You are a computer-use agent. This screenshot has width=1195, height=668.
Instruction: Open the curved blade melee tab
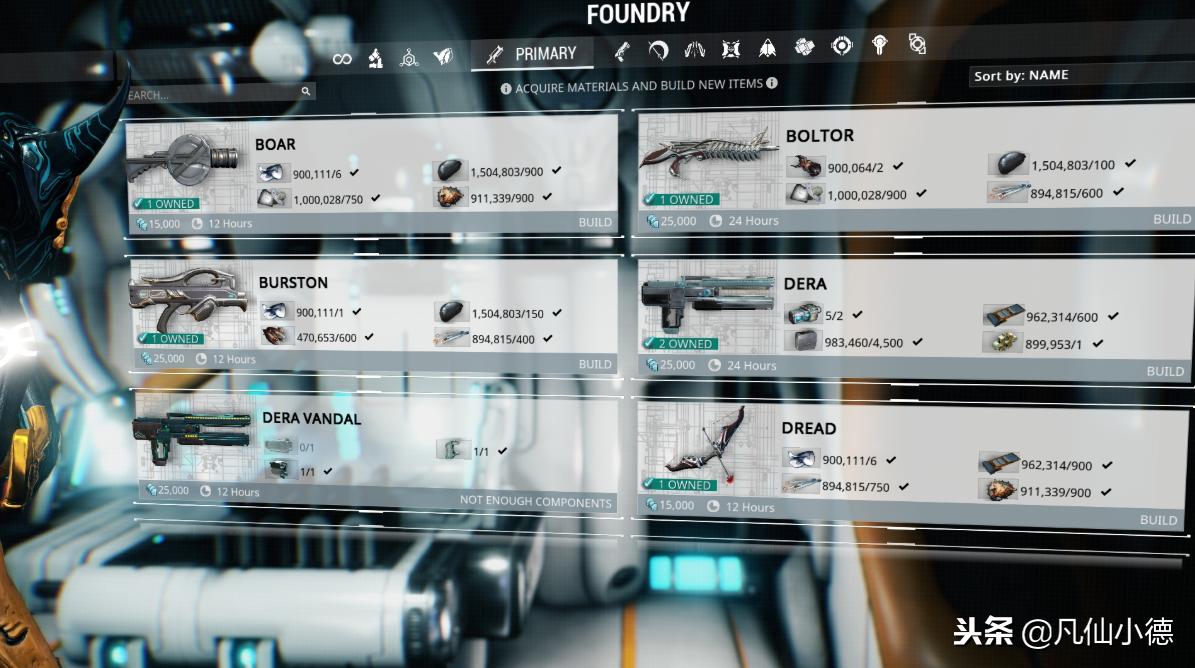tap(658, 49)
